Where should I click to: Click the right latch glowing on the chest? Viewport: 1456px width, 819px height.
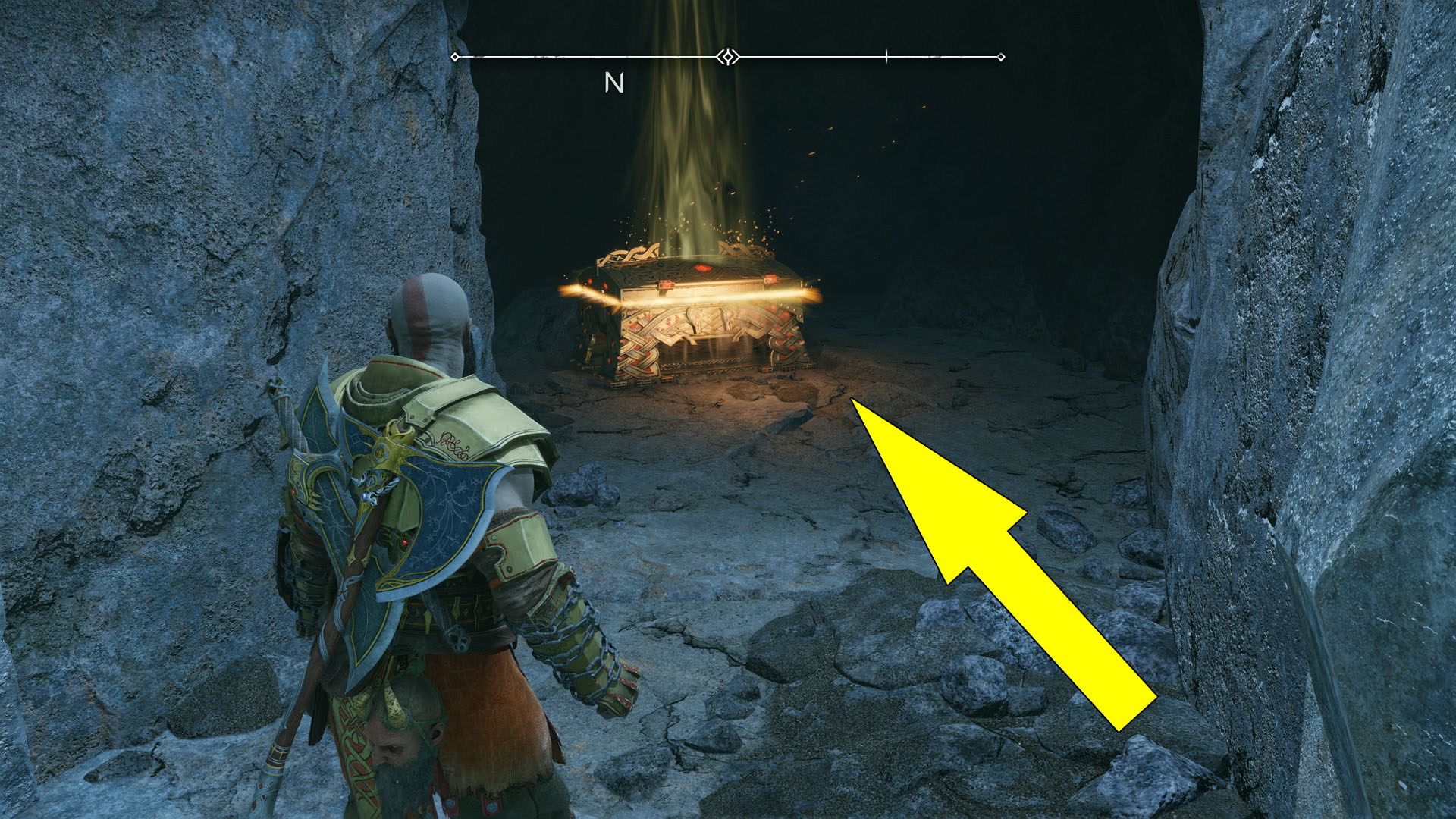(x=772, y=279)
